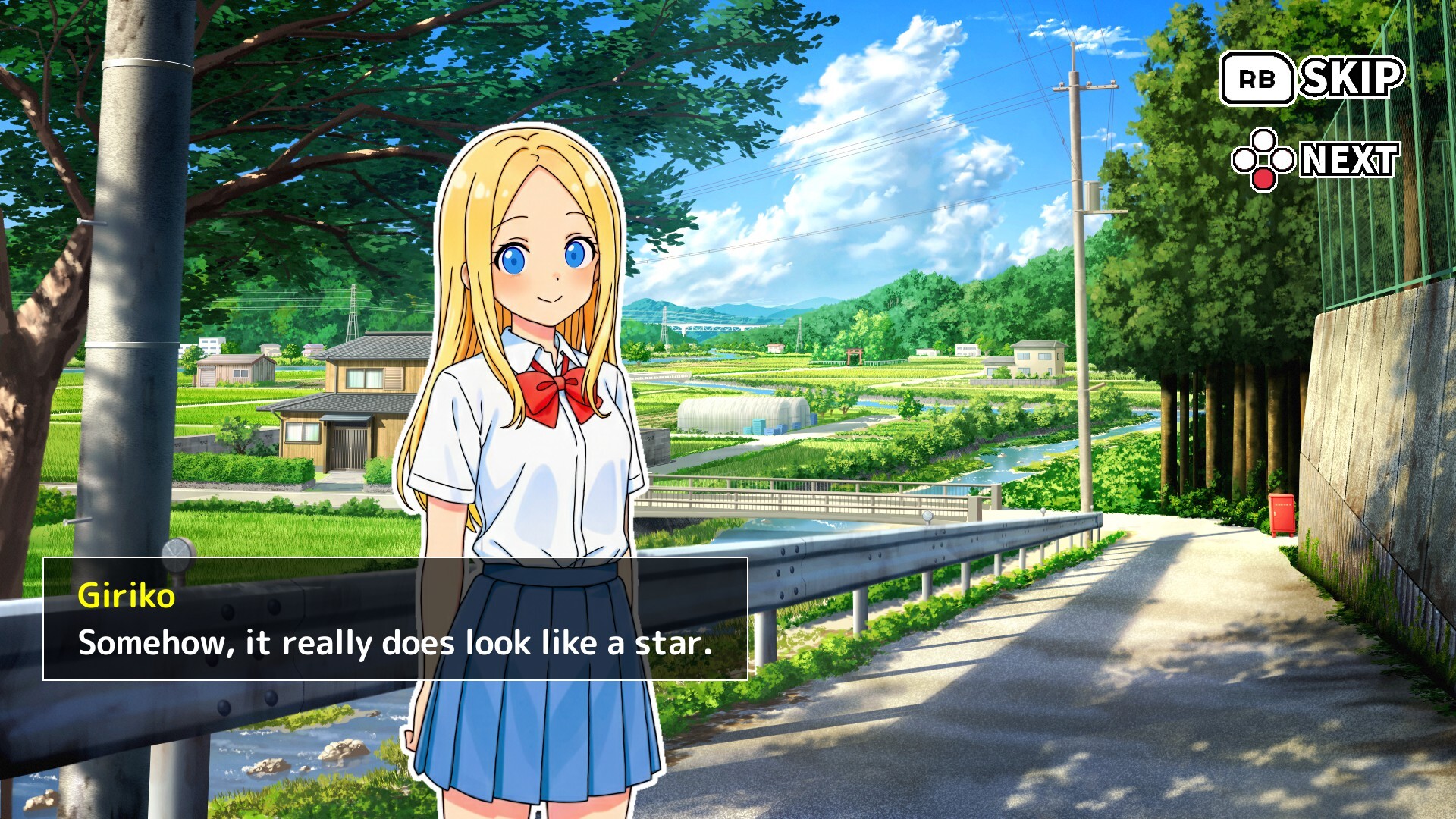Image resolution: width=1456 pixels, height=819 pixels.
Task: Click NEXT to advance the story
Action: click(x=1349, y=159)
